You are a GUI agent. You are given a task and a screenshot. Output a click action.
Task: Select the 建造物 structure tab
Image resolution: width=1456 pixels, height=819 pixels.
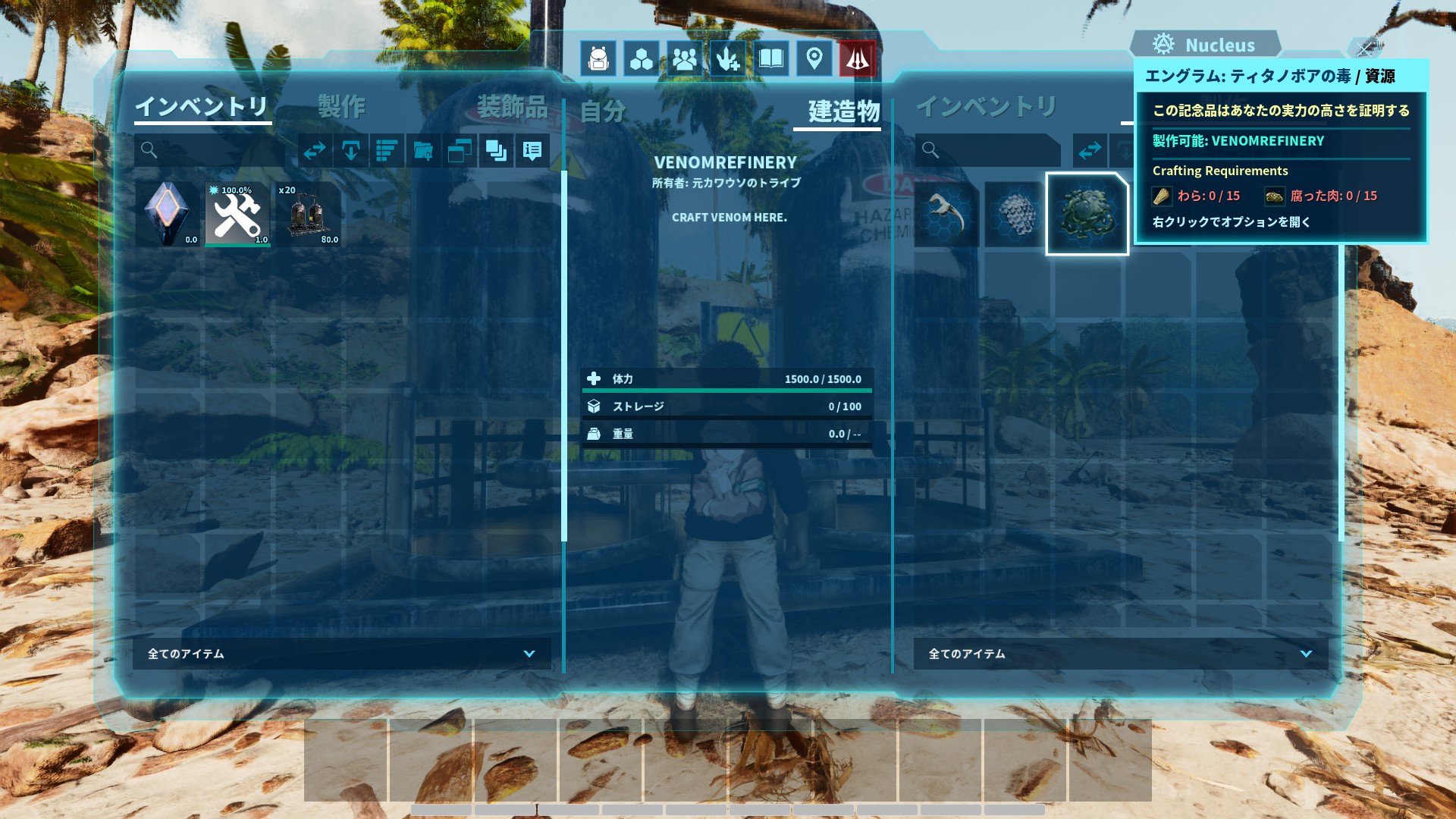843,111
